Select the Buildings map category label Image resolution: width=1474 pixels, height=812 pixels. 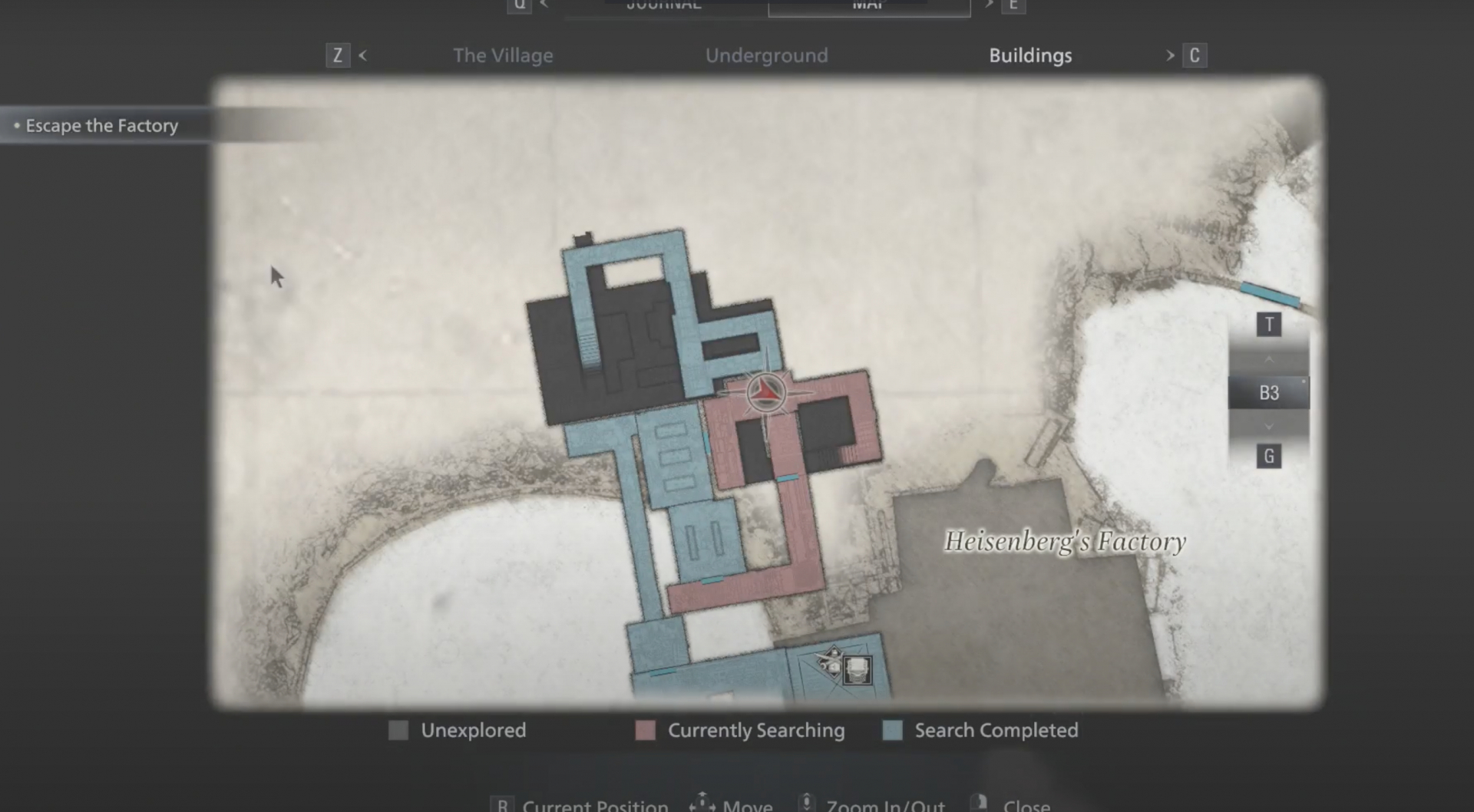click(1030, 54)
